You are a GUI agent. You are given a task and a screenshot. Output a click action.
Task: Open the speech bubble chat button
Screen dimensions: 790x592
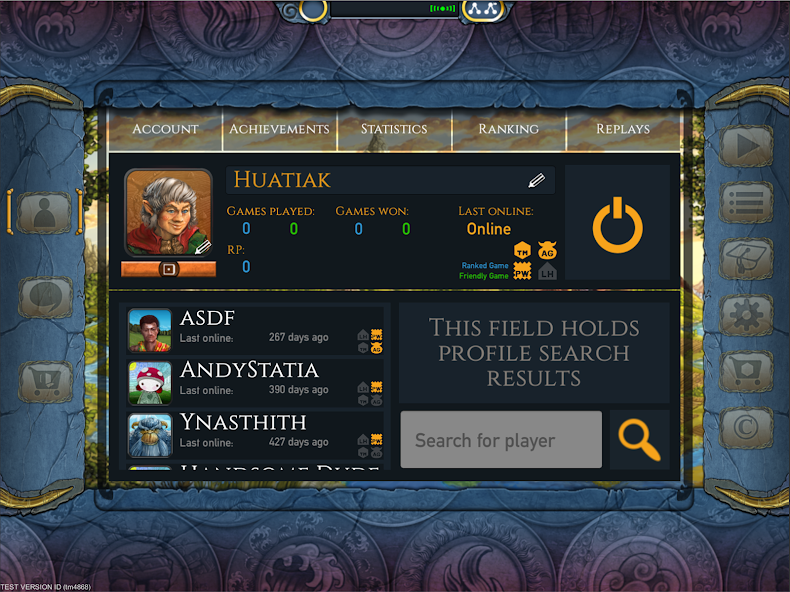(x=45, y=297)
